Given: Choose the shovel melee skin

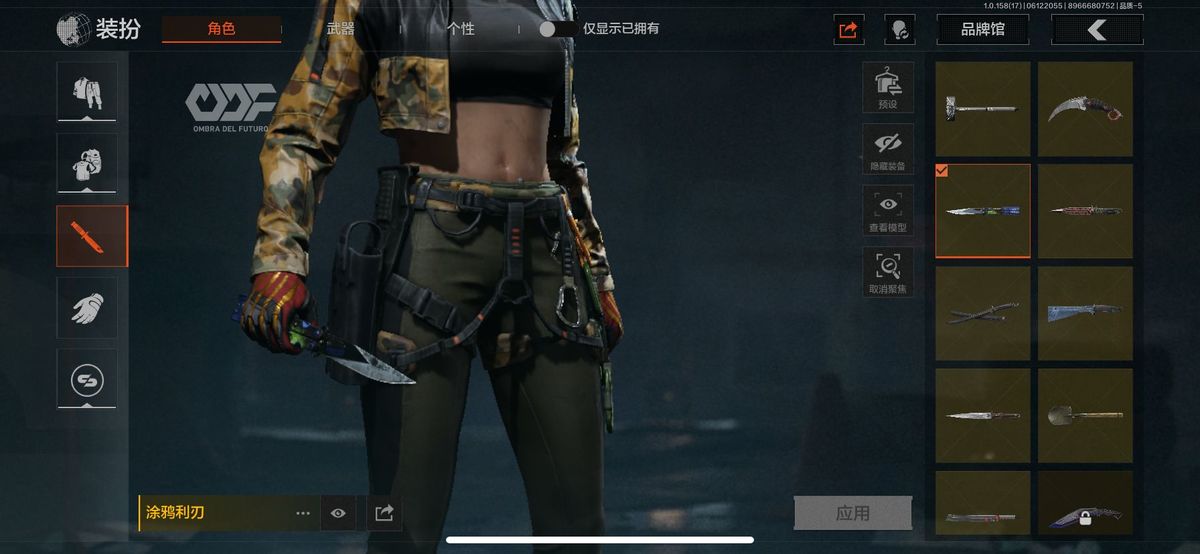Looking at the screenshot, I should [1085, 414].
